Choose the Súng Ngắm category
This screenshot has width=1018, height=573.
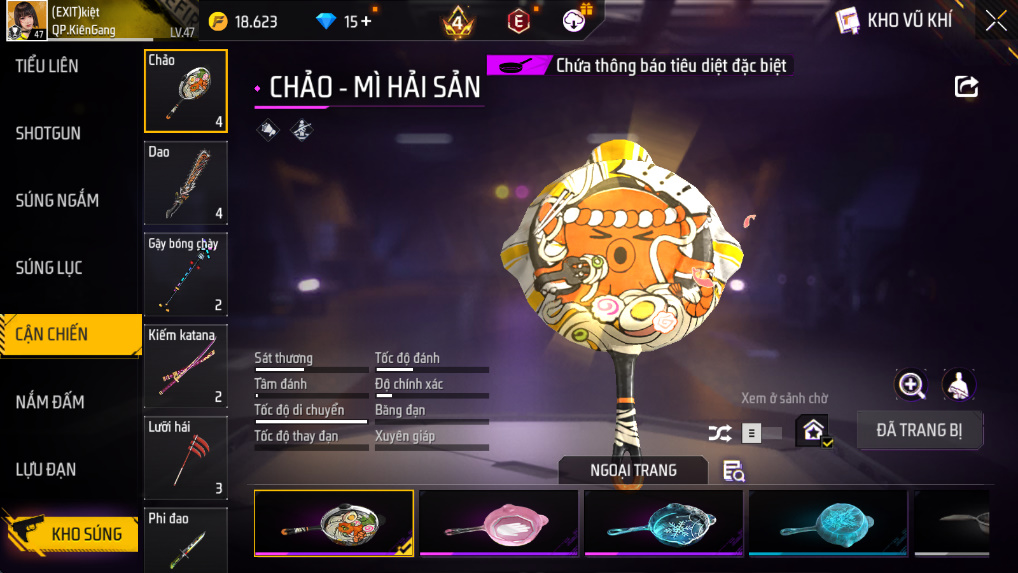57,200
